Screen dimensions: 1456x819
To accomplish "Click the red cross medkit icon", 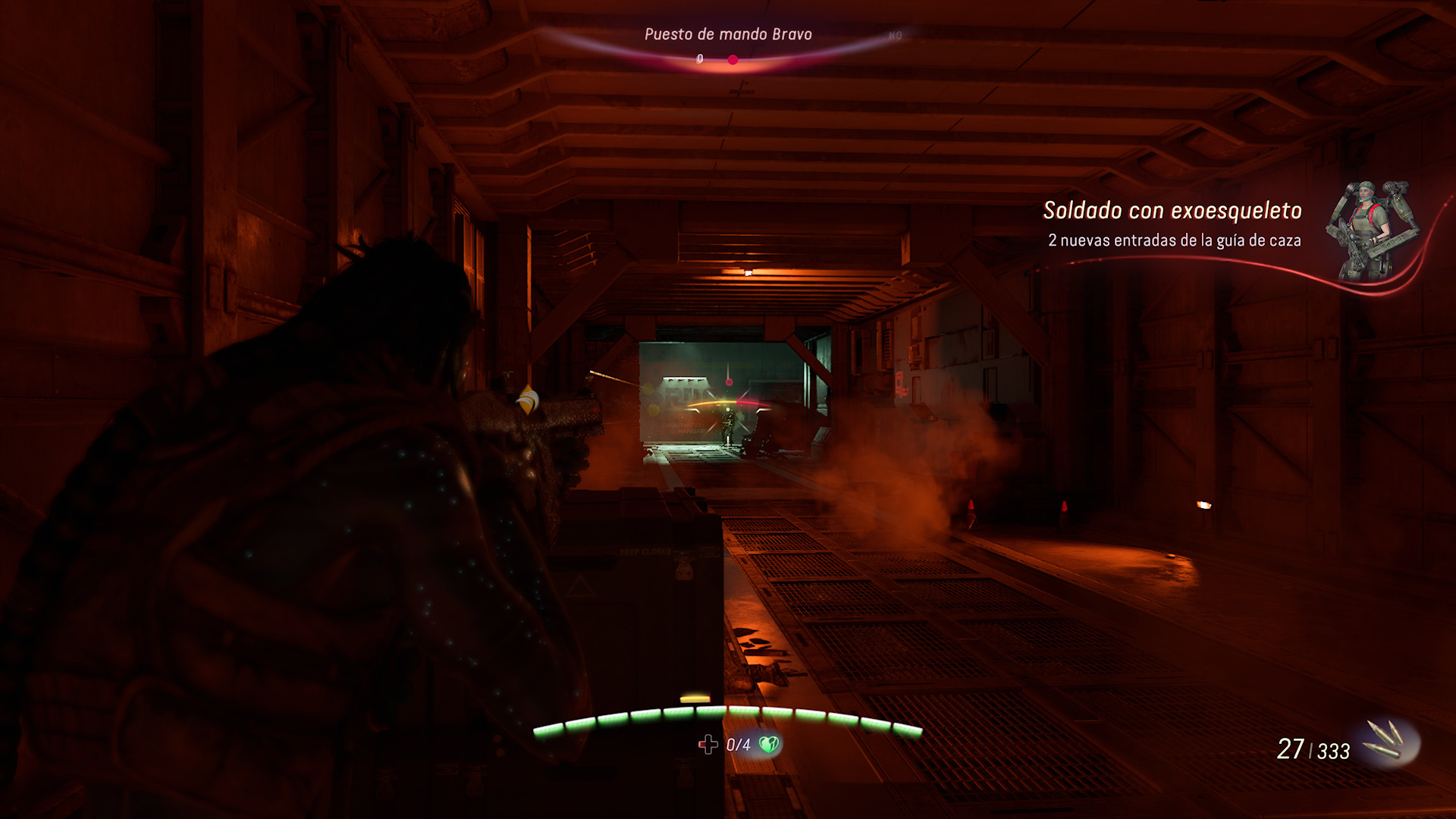I will click(x=708, y=745).
